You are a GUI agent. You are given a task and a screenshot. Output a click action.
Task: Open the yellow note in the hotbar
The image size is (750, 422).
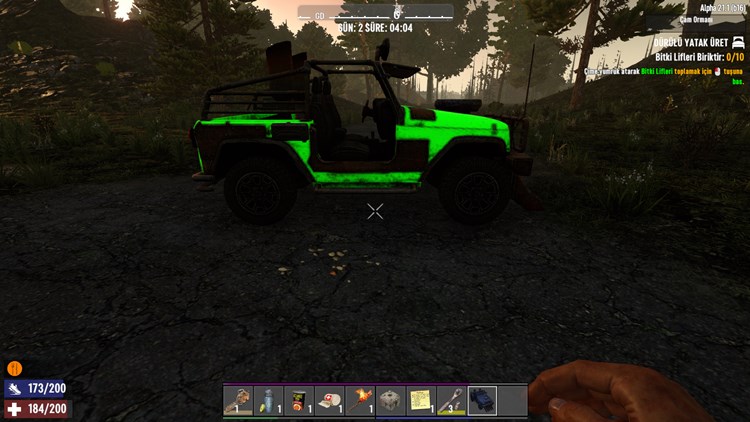click(421, 400)
